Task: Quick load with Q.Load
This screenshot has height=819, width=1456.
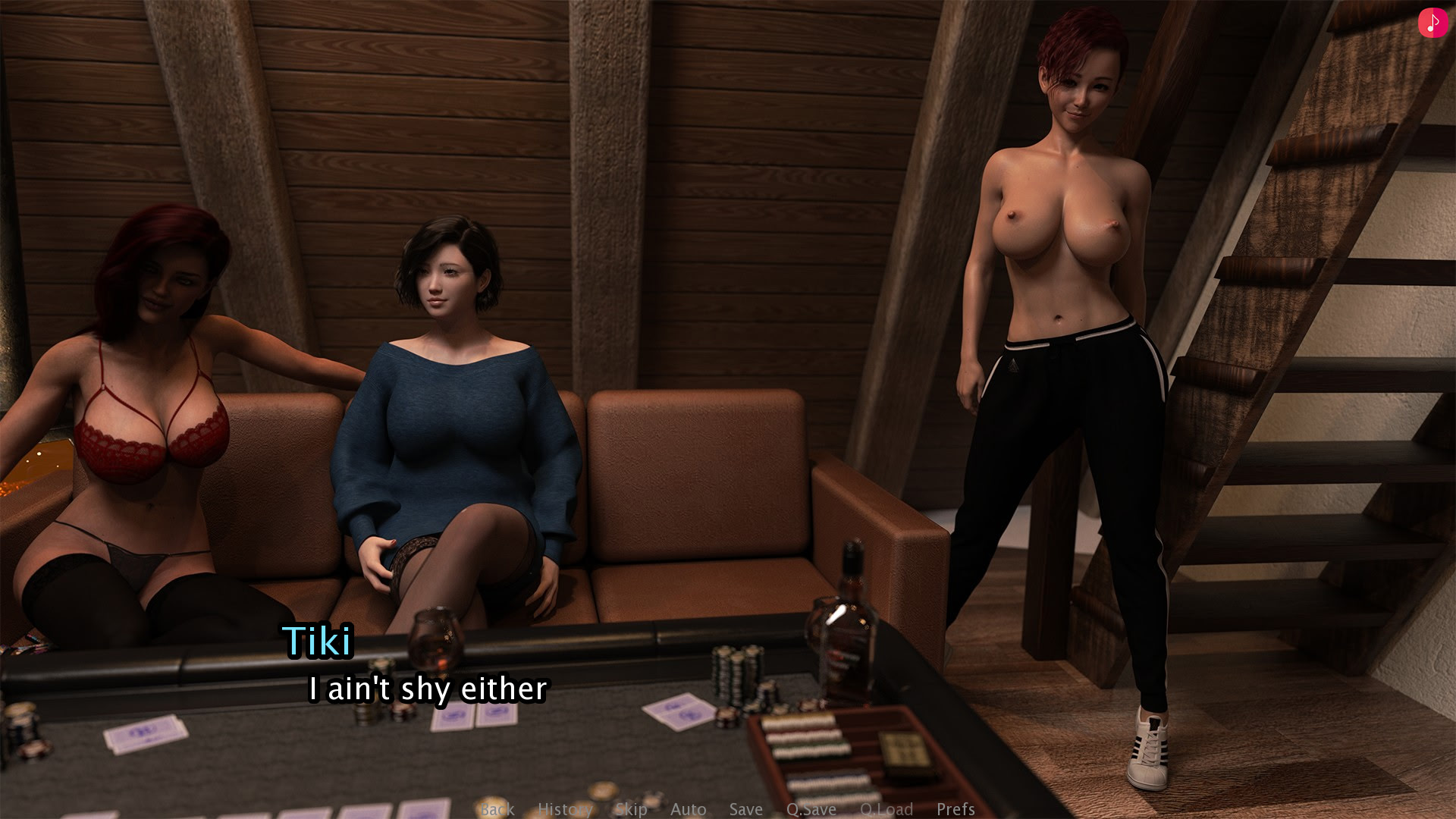Action: tap(886, 809)
